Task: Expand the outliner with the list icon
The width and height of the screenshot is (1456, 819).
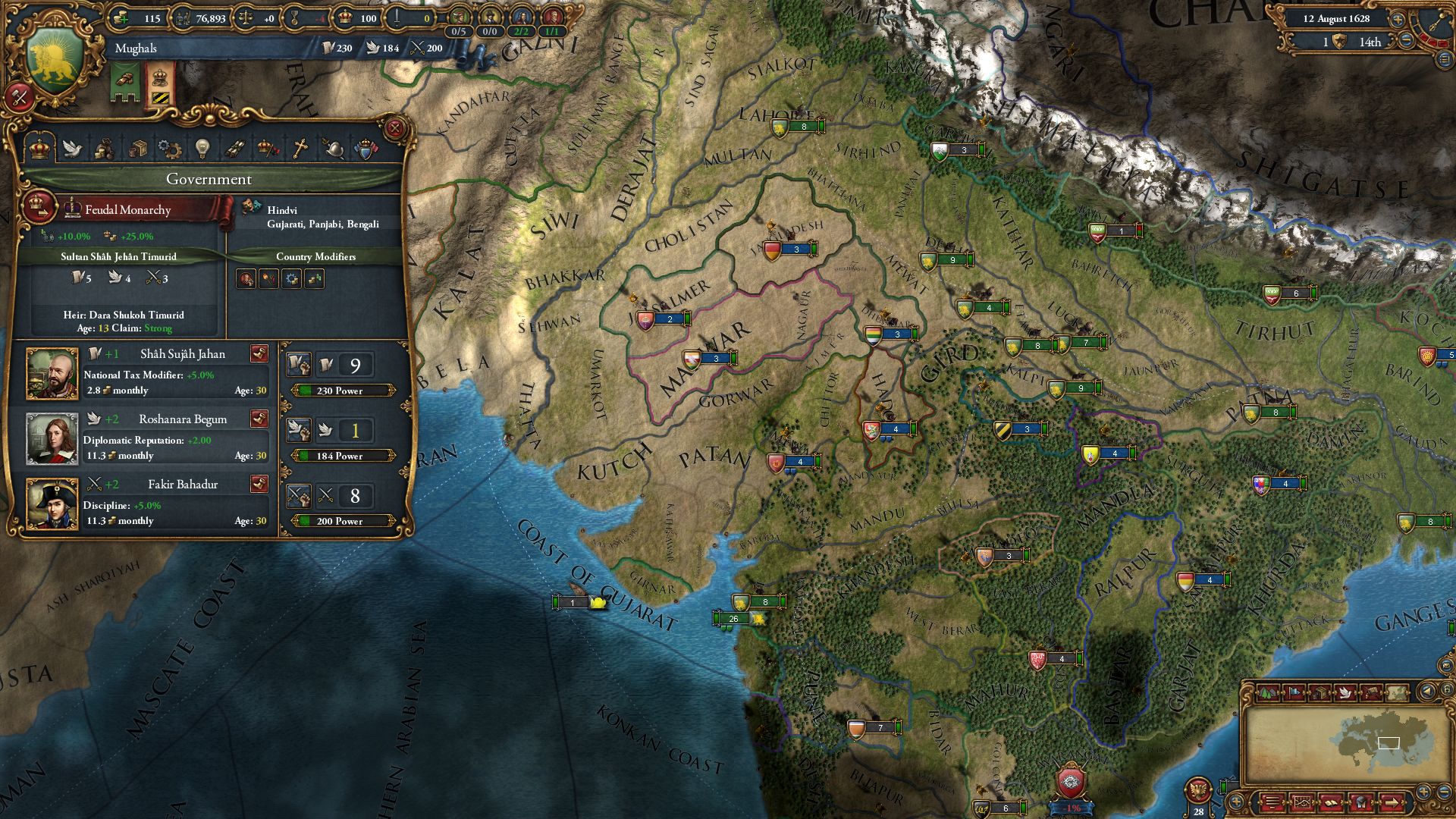Action: click(x=1445, y=59)
